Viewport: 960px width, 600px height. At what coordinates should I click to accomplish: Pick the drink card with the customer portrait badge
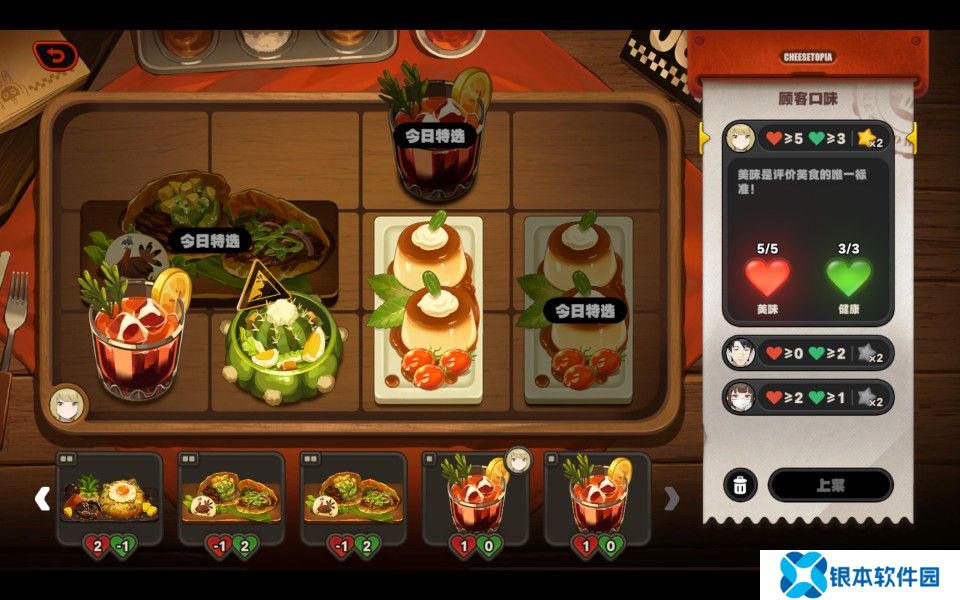[x=476, y=490]
